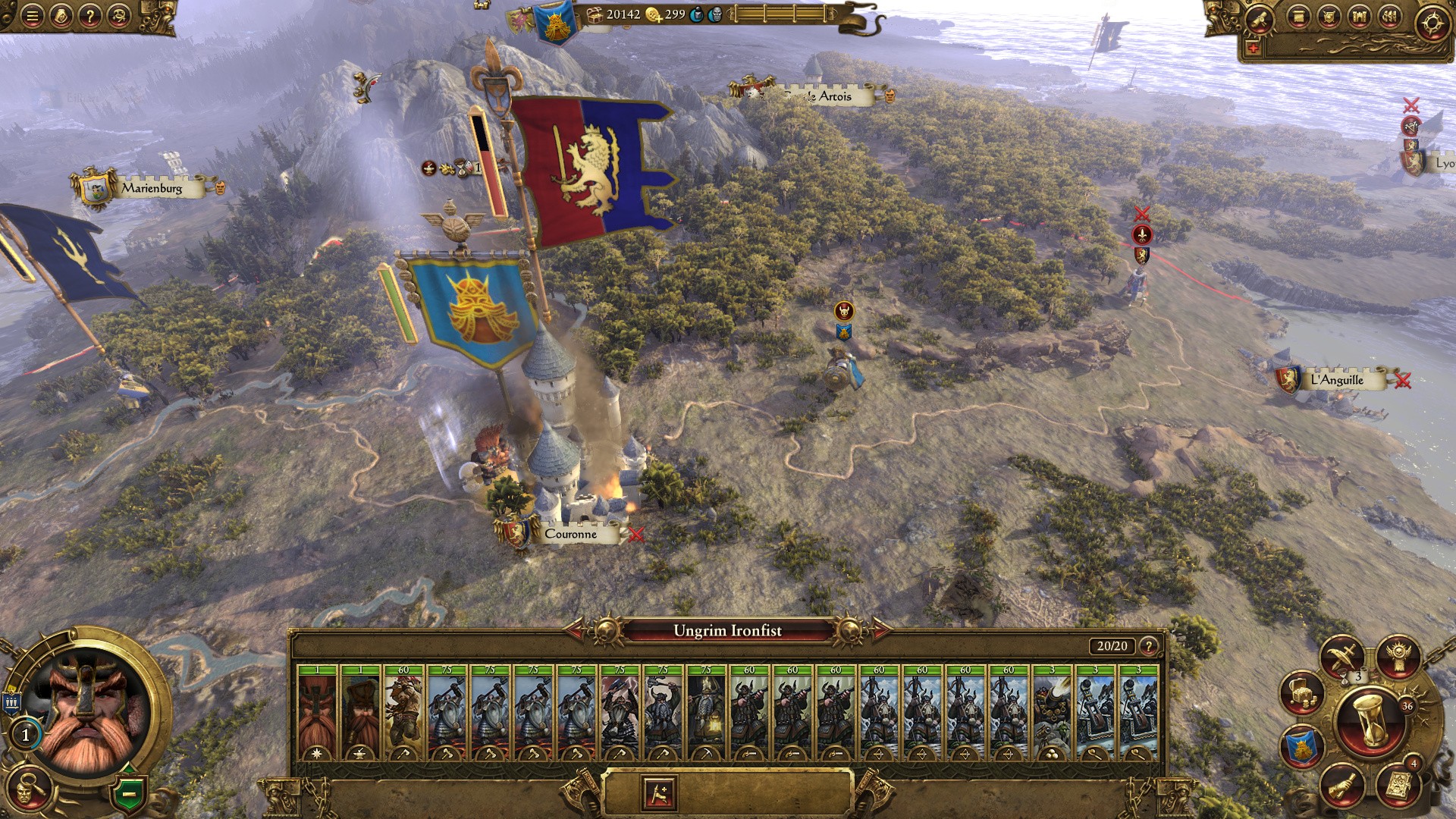Open the hand-holding-scroll technology button
This screenshot has height=819, width=1456.
click(1342, 786)
